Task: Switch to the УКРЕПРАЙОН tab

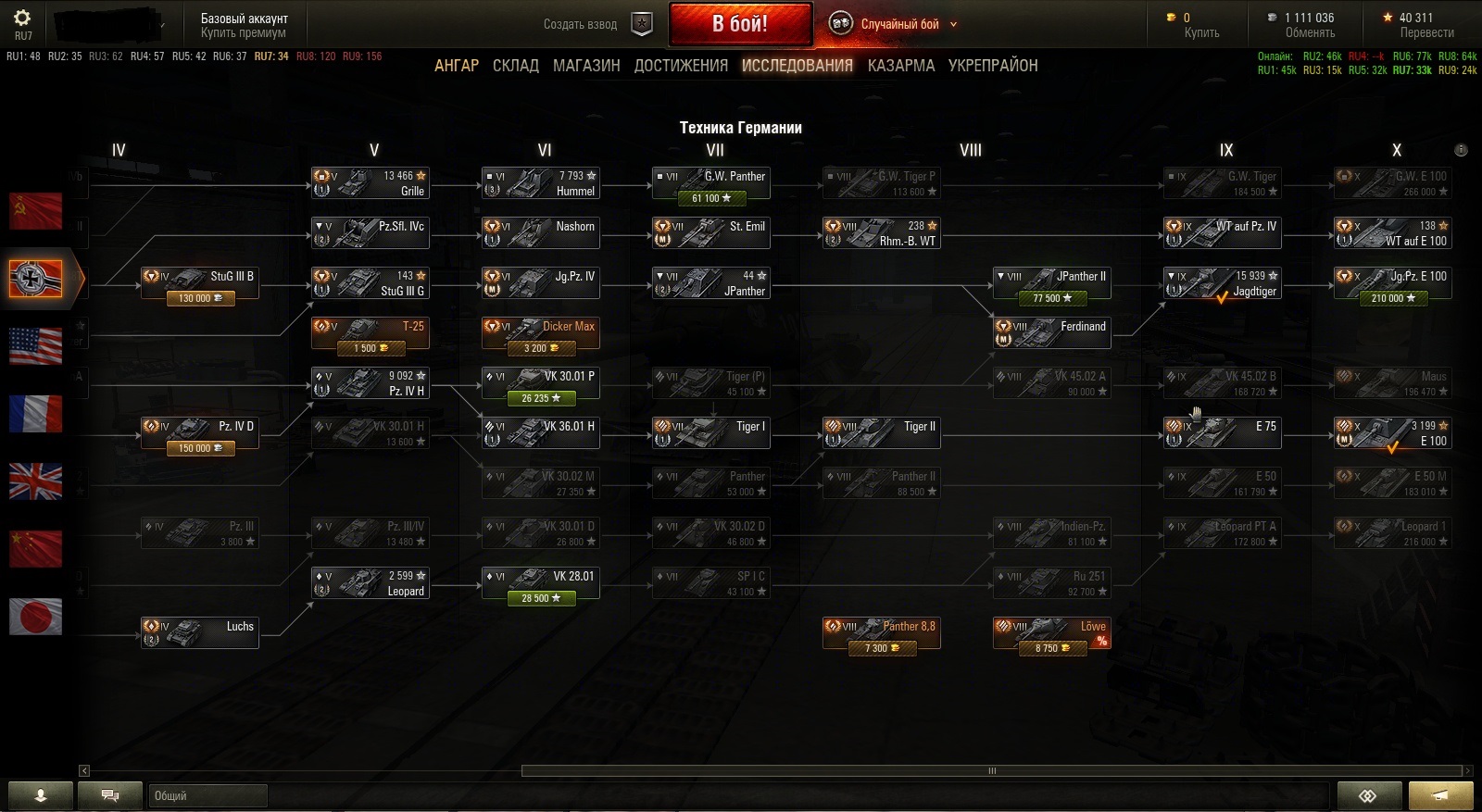Action: (x=993, y=66)
